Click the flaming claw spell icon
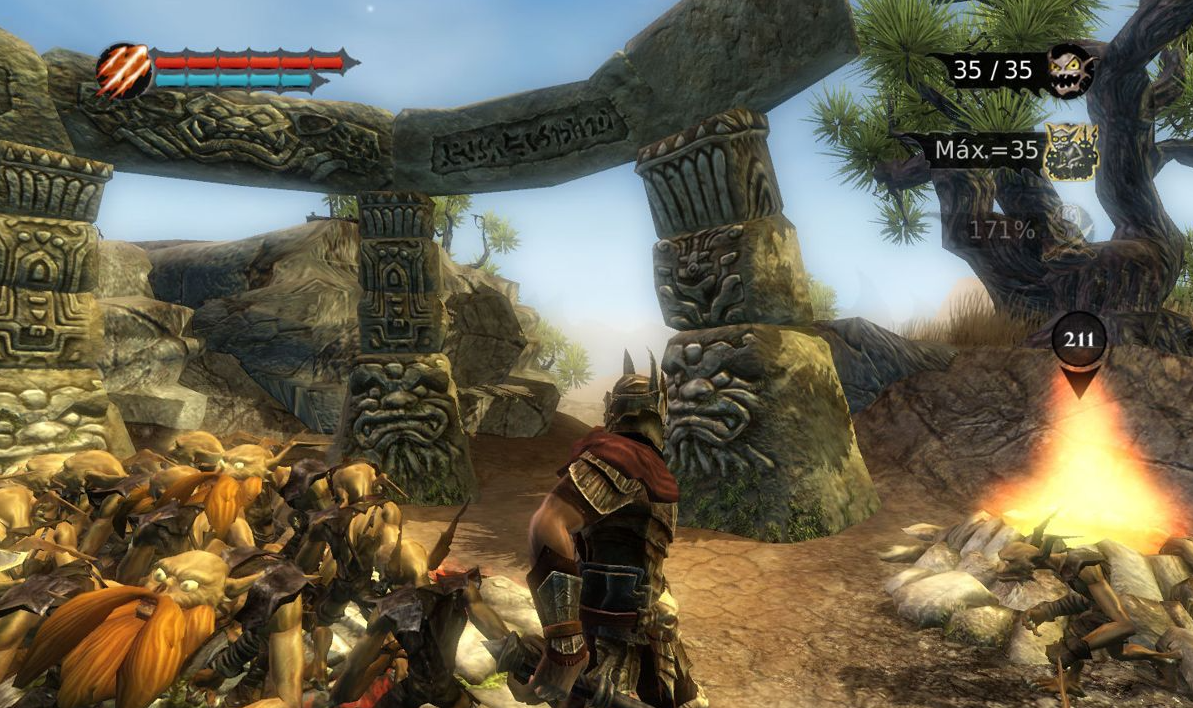Viewport: 1193px width, 708px height. (123, 70)
